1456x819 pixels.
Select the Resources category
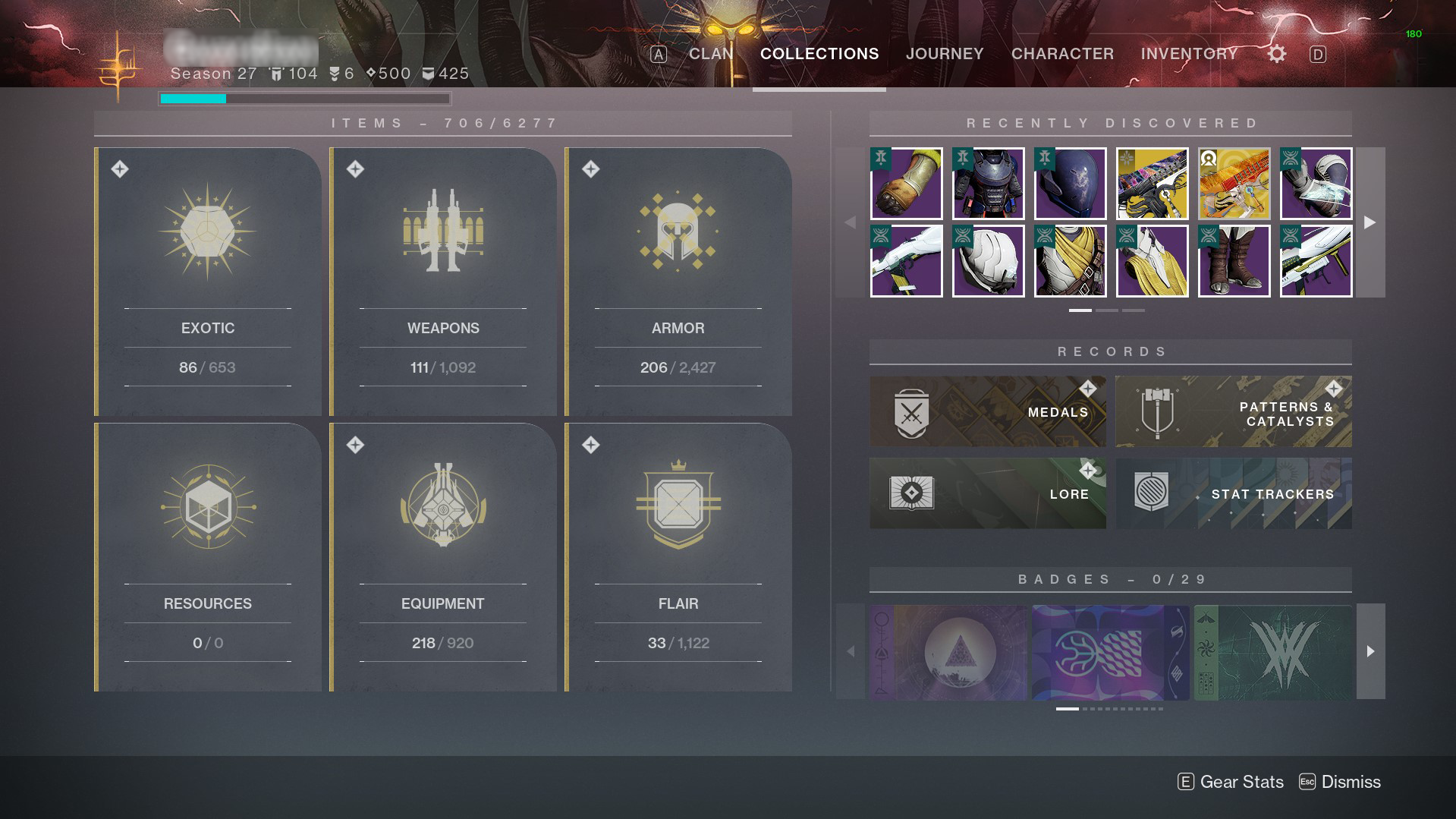[208, 557]
